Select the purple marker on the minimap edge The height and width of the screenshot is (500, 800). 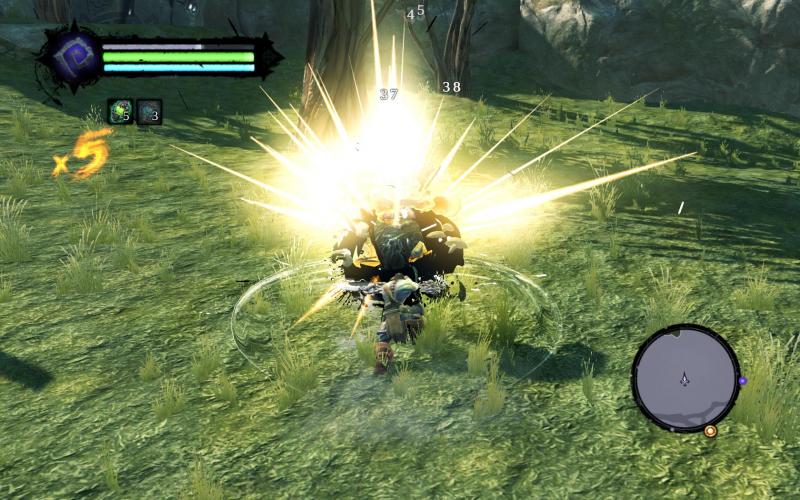point(742,381)
